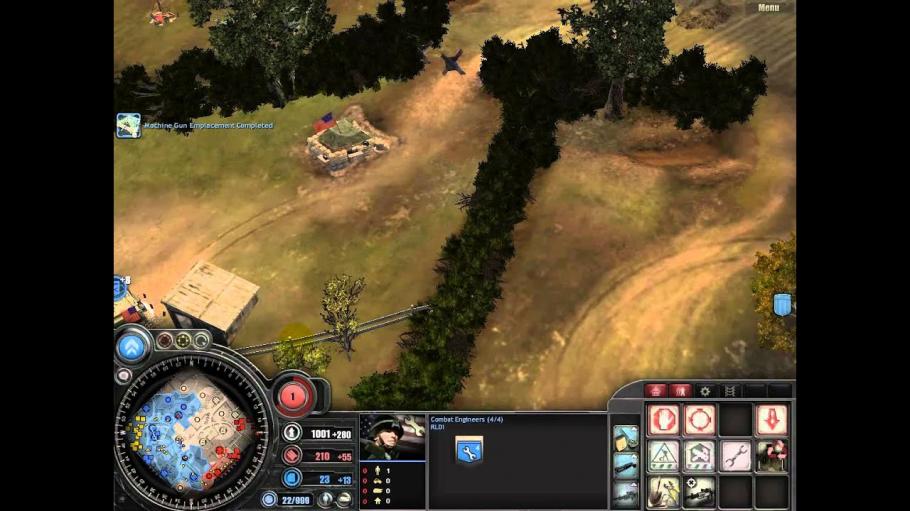The width and height of the screenshot is (910, 511).
Task: Switch to the gear command tab
Action: point(705,391)
